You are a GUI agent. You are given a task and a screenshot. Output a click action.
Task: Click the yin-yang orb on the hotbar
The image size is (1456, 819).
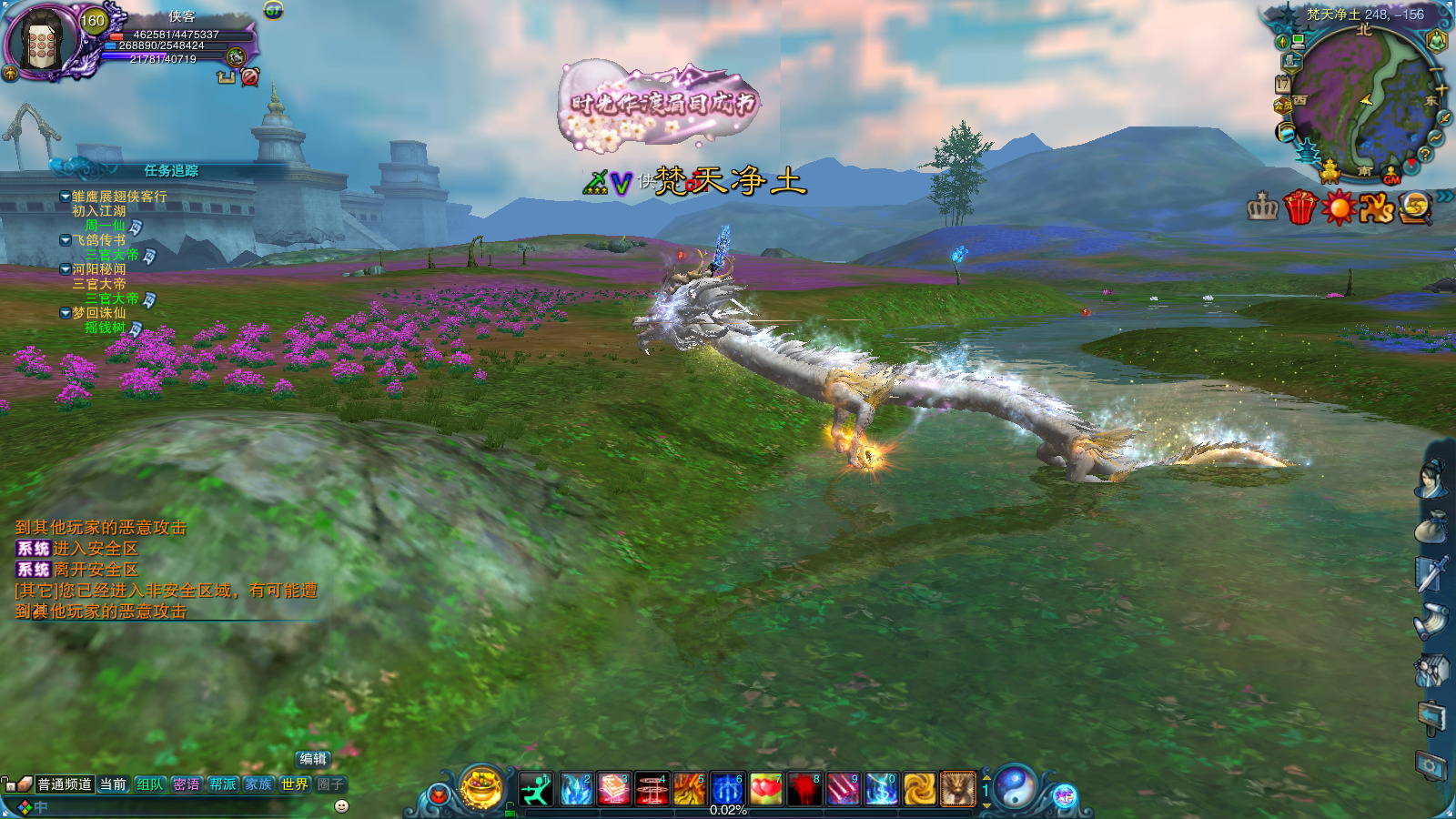(1015, 787)
